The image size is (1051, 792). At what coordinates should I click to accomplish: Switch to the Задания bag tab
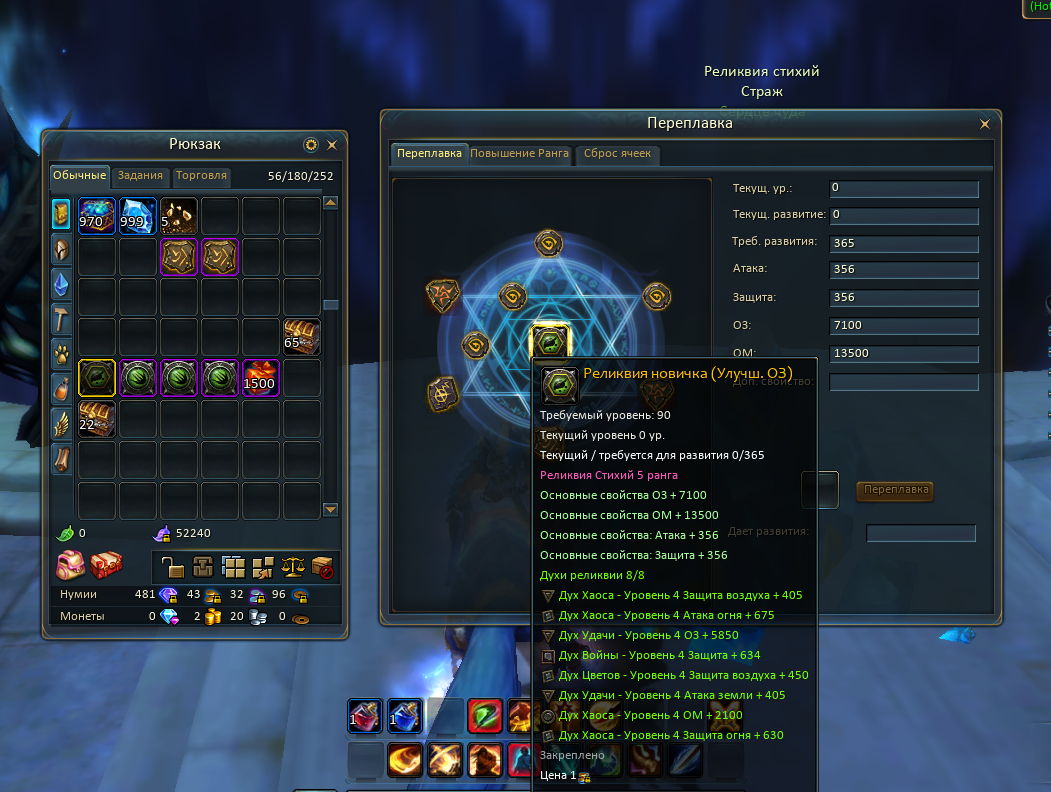point(140,176)
